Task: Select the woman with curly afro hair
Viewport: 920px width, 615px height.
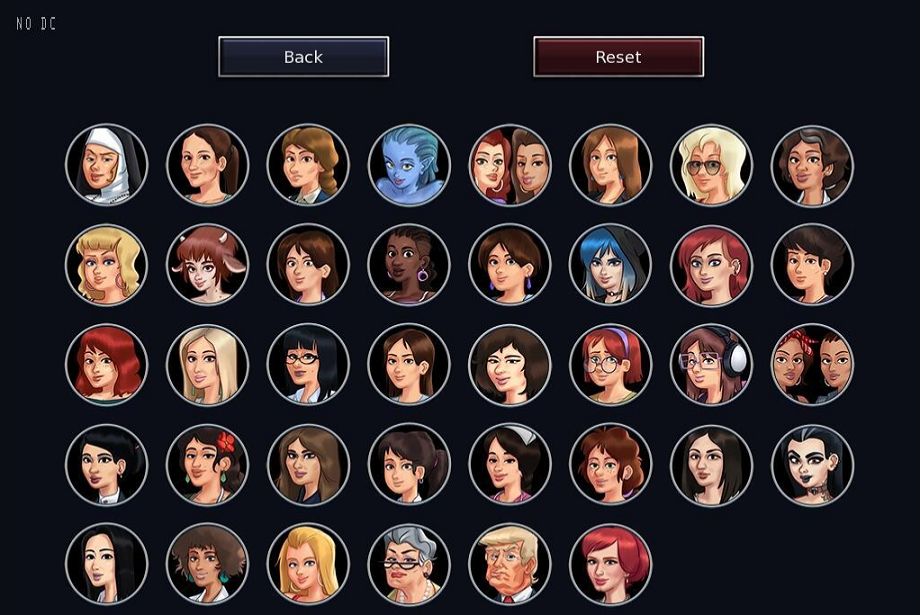Action: [x=207, y=564]
